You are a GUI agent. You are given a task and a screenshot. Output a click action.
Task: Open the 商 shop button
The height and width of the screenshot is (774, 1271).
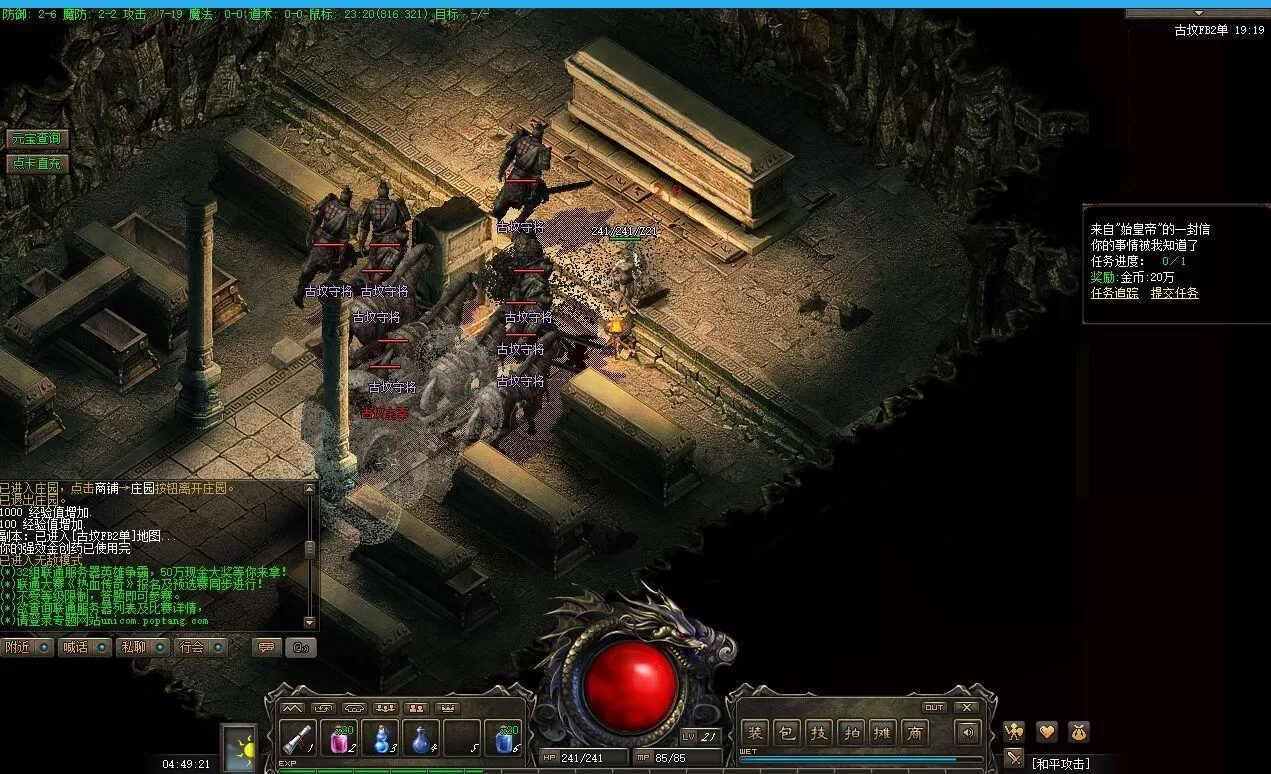(x=914, y=733)
